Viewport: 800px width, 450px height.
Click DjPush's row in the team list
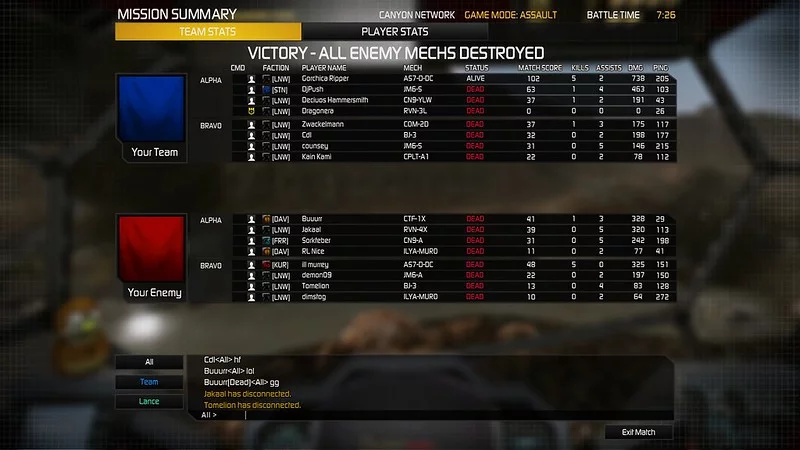click(x=400, y=89)
